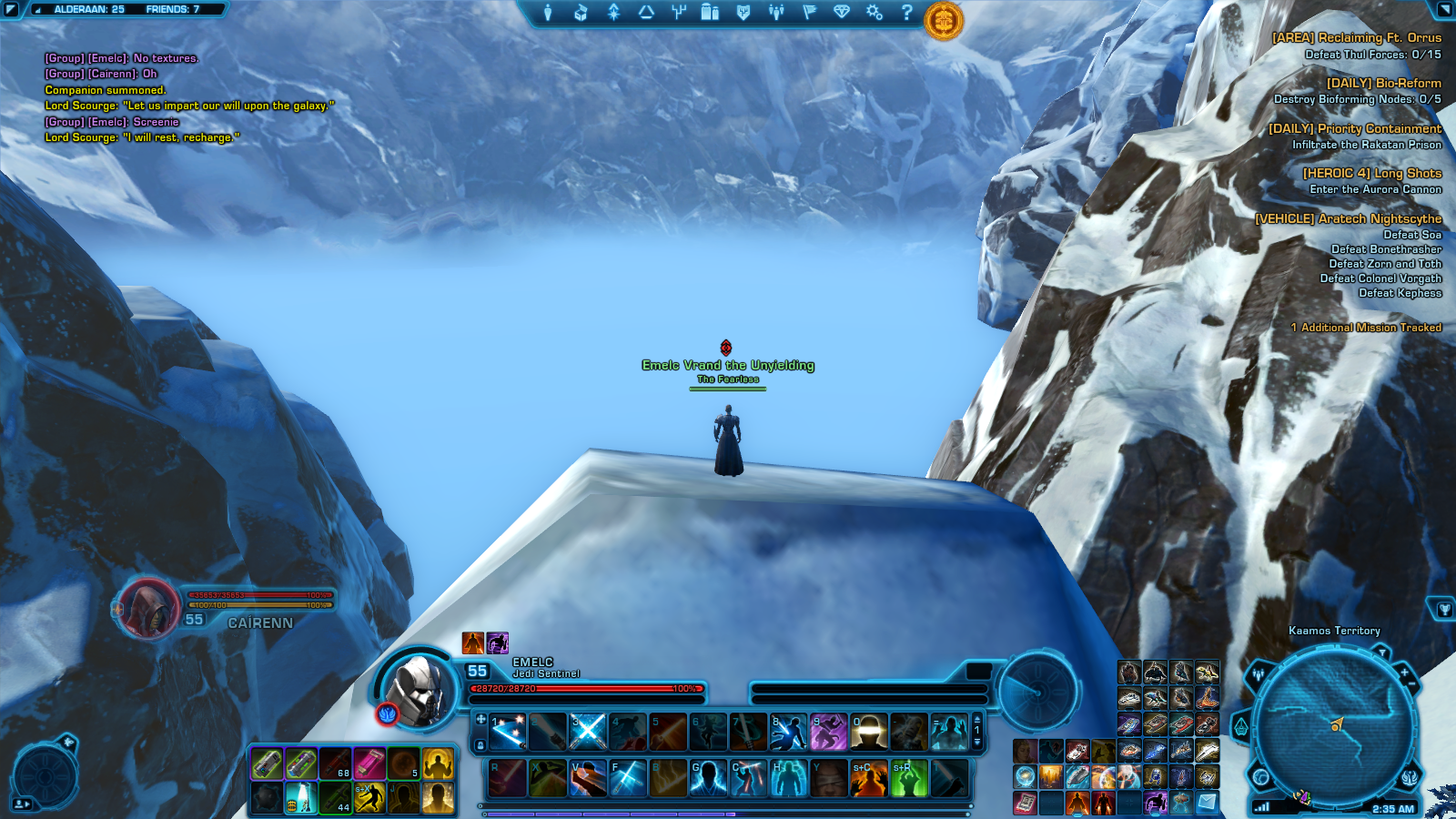Use the purple leaping figure ability in slot 9
1456x819 pixels.
[828, 732]
